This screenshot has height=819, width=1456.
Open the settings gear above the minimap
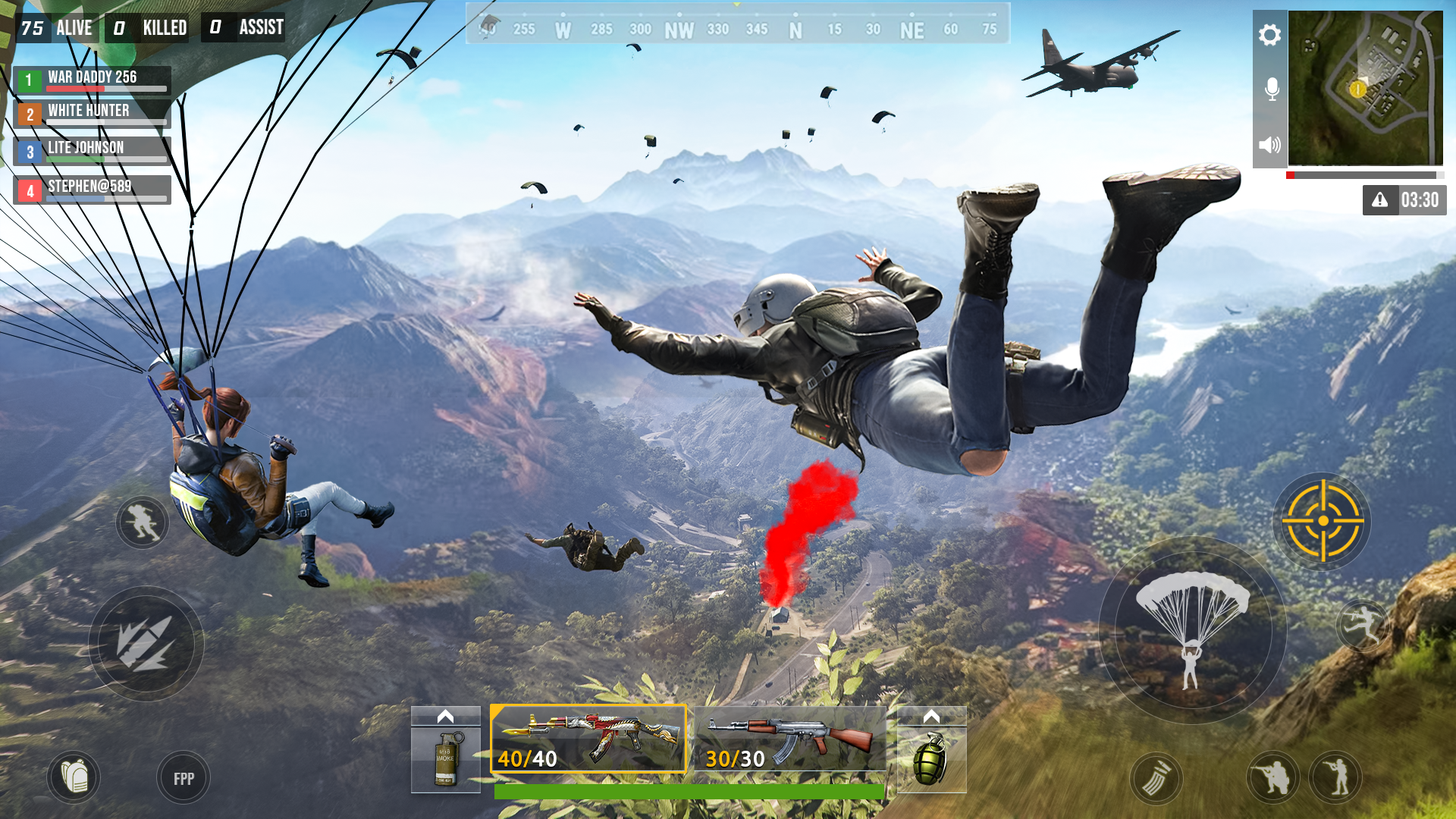pyautogui.click(x=1269, y=34)
